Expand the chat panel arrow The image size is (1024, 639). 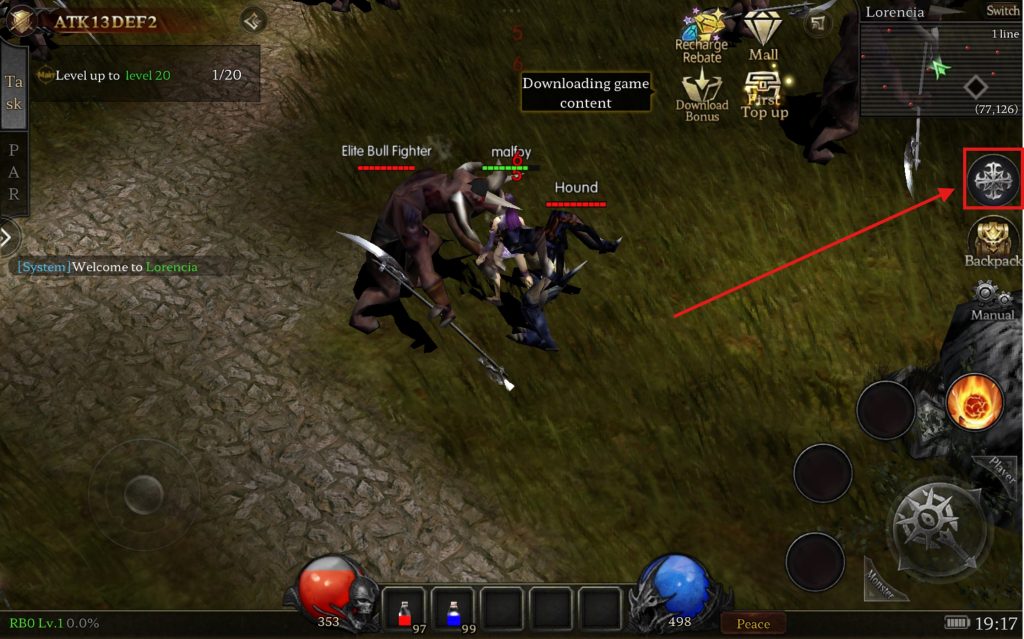(x=8, y=237)
